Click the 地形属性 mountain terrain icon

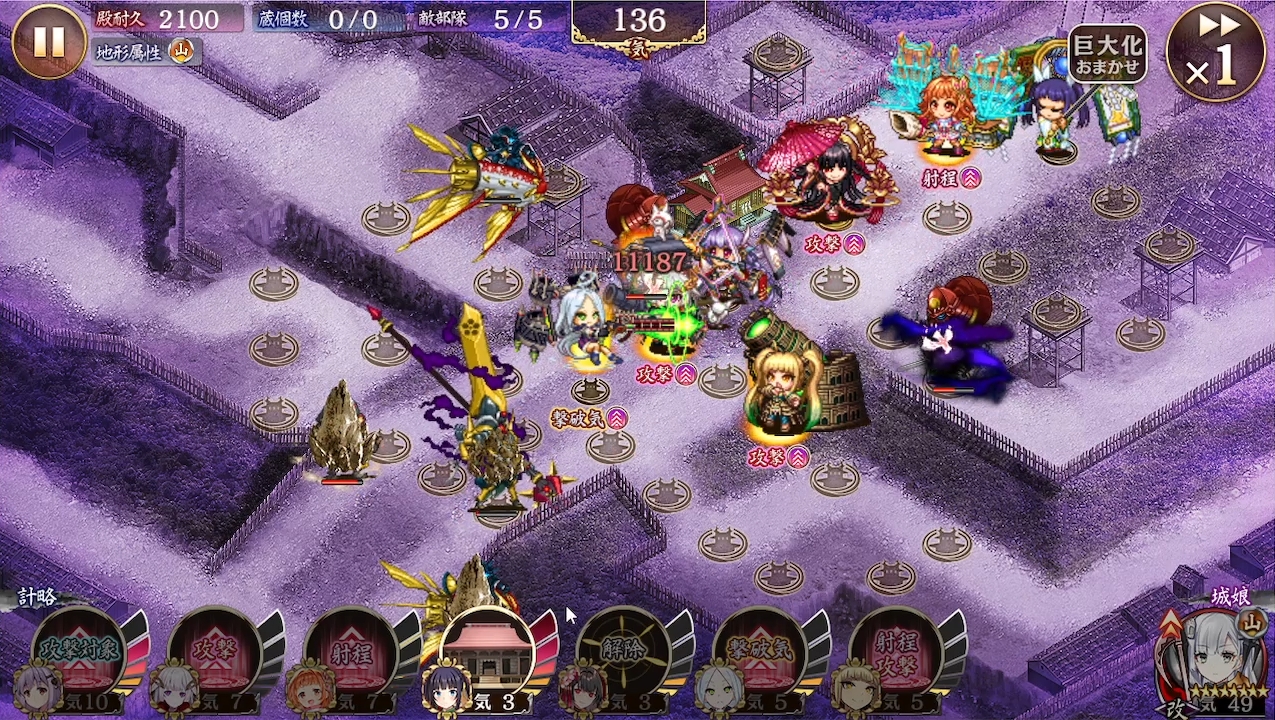pyautogui.click(x=181, y=52)
